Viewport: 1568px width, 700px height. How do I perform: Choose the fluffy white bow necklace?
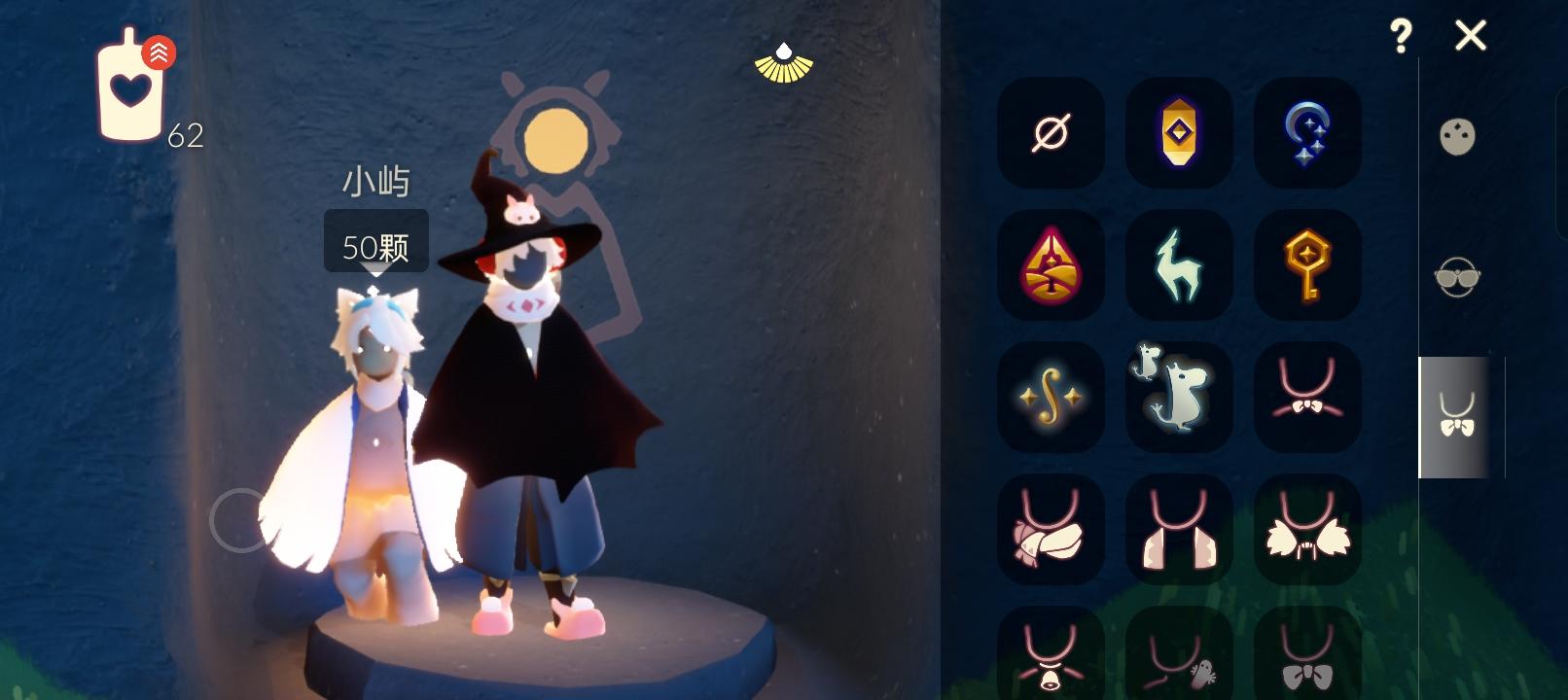click(1307, 531)
